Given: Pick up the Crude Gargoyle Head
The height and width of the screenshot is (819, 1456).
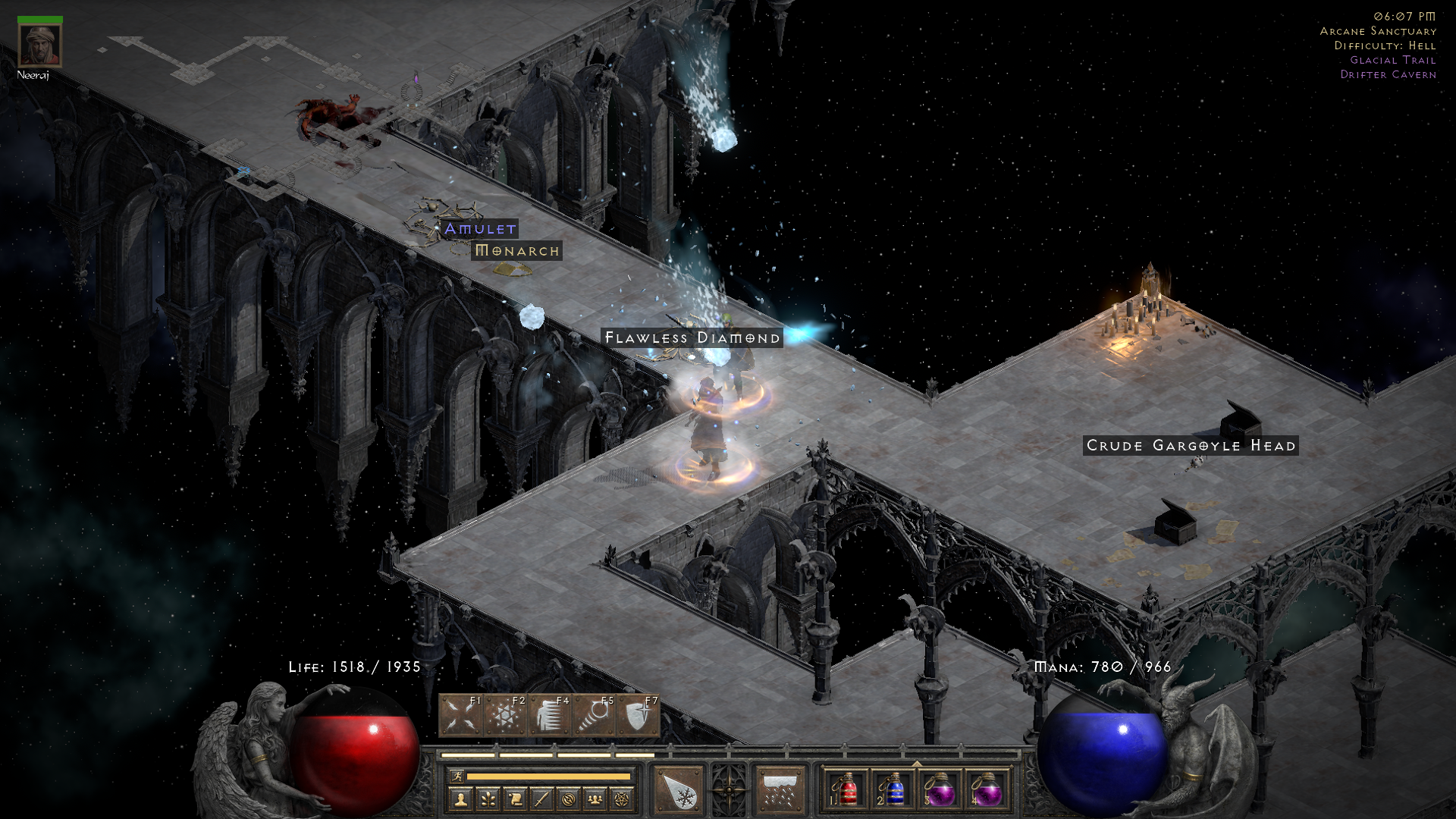Looking at the screenshot, I should pos(1191,446).
